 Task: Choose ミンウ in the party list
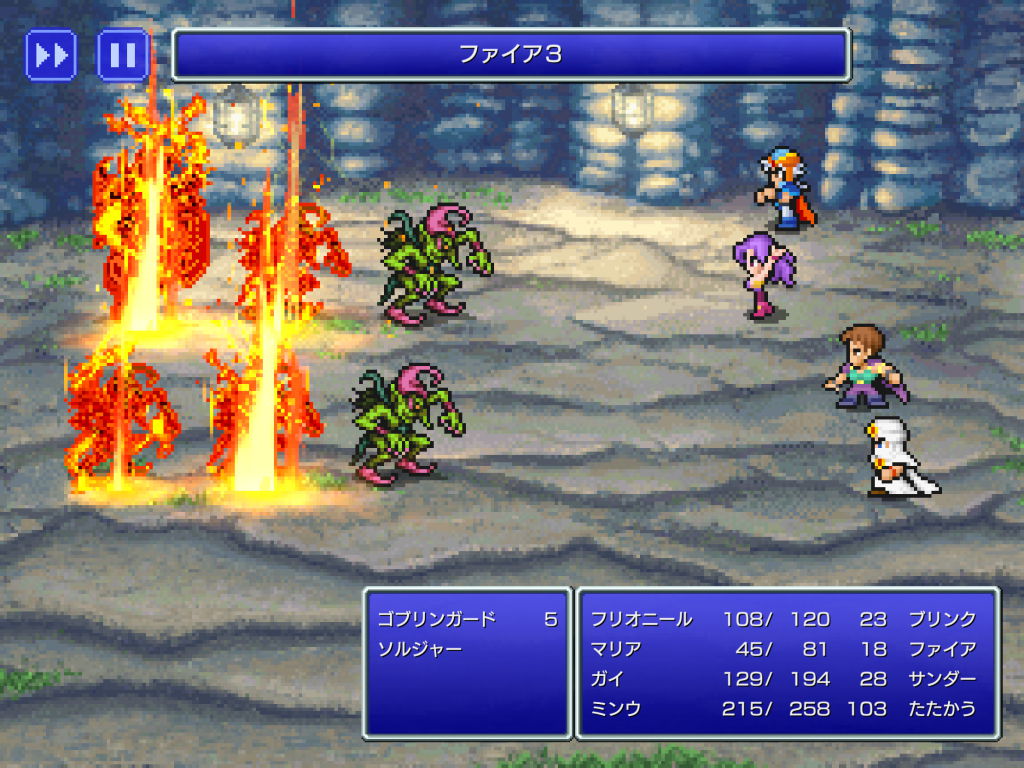click(616, 709)
